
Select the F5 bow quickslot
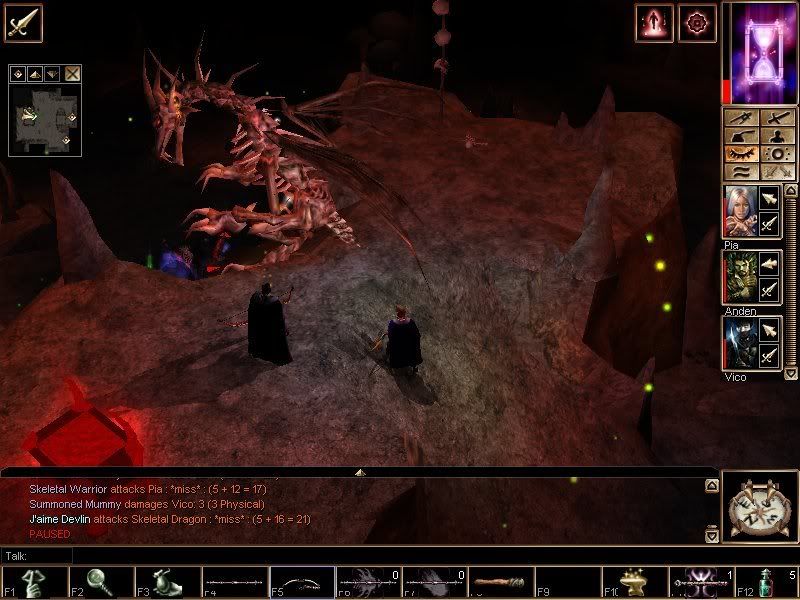coord(301,582)
